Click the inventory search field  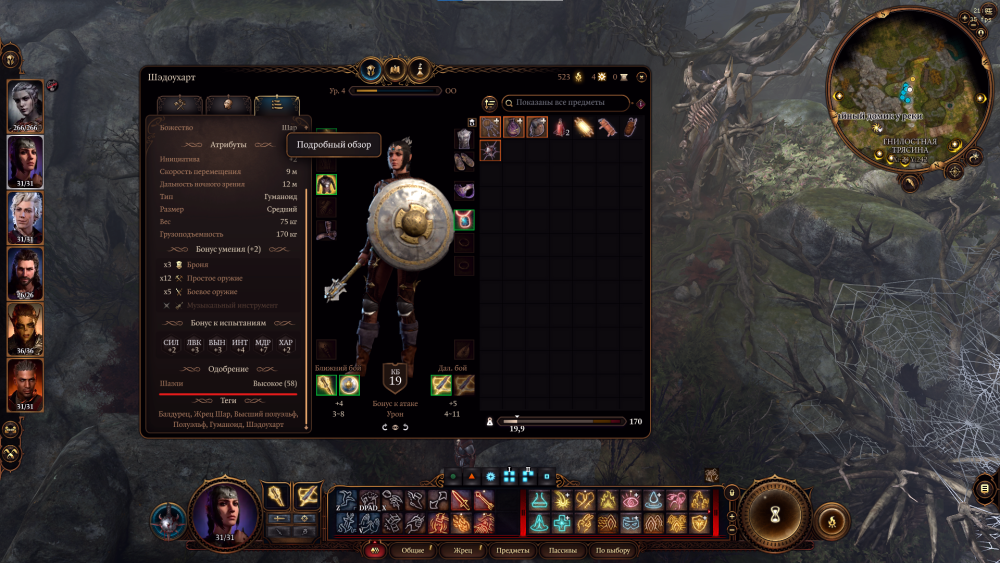point(568,103)
